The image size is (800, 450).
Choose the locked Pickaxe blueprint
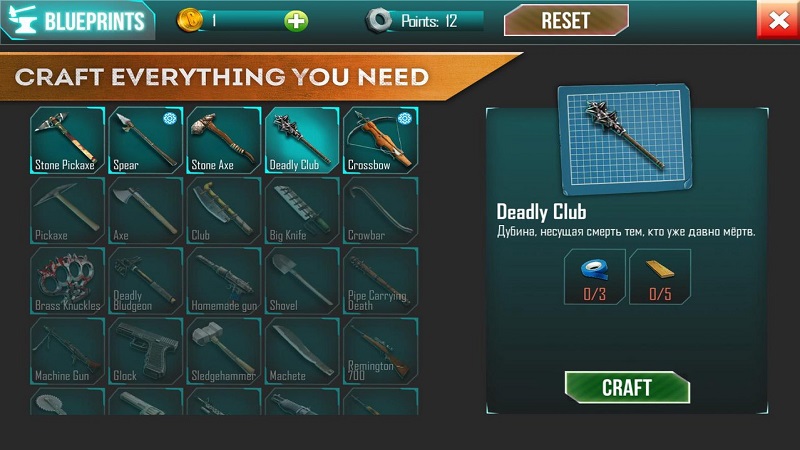pyautogui.click(x=66, y=210)
